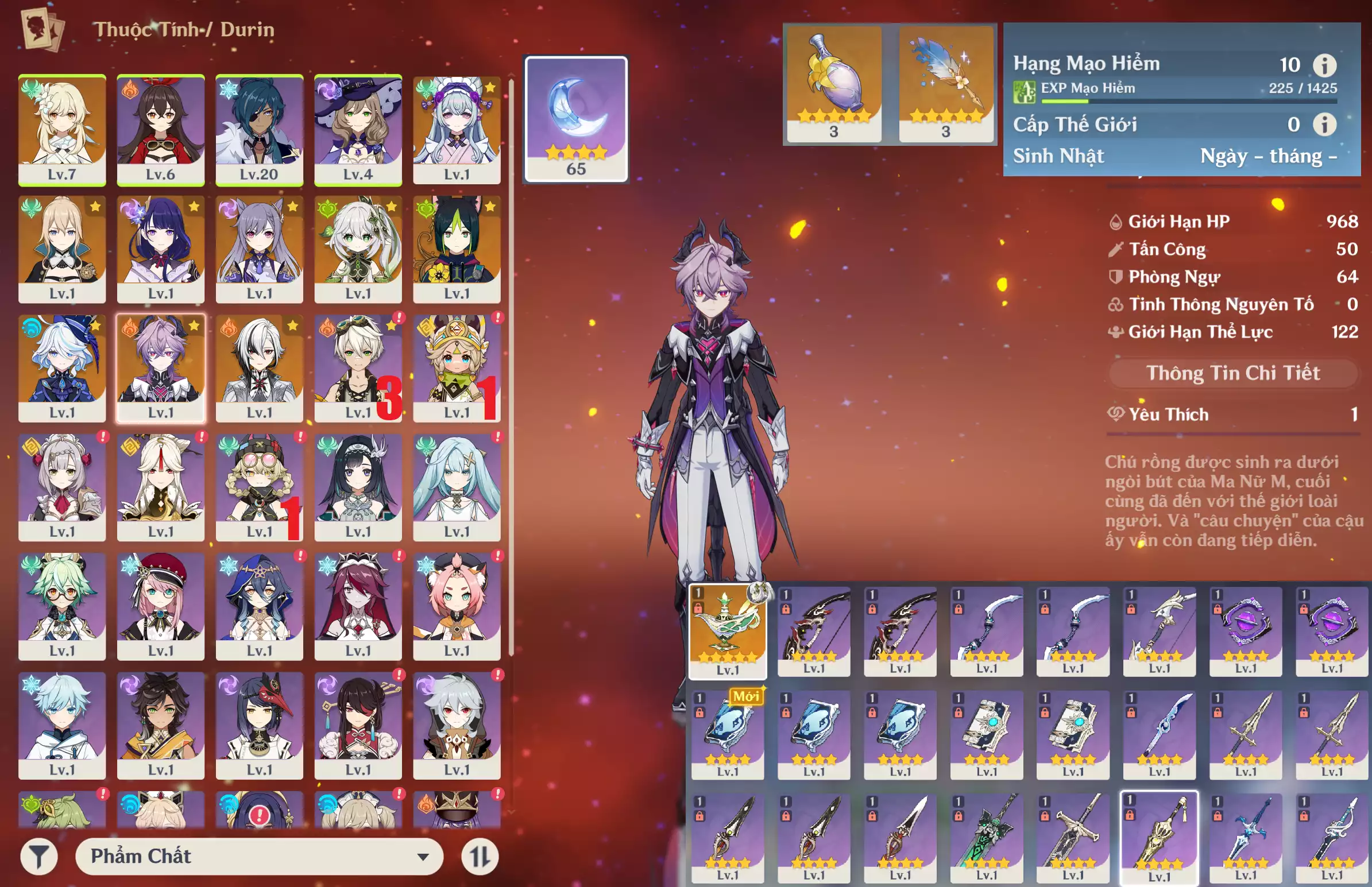
Task: Toggle the sort order arrows button
Action: tap(479, 857)
